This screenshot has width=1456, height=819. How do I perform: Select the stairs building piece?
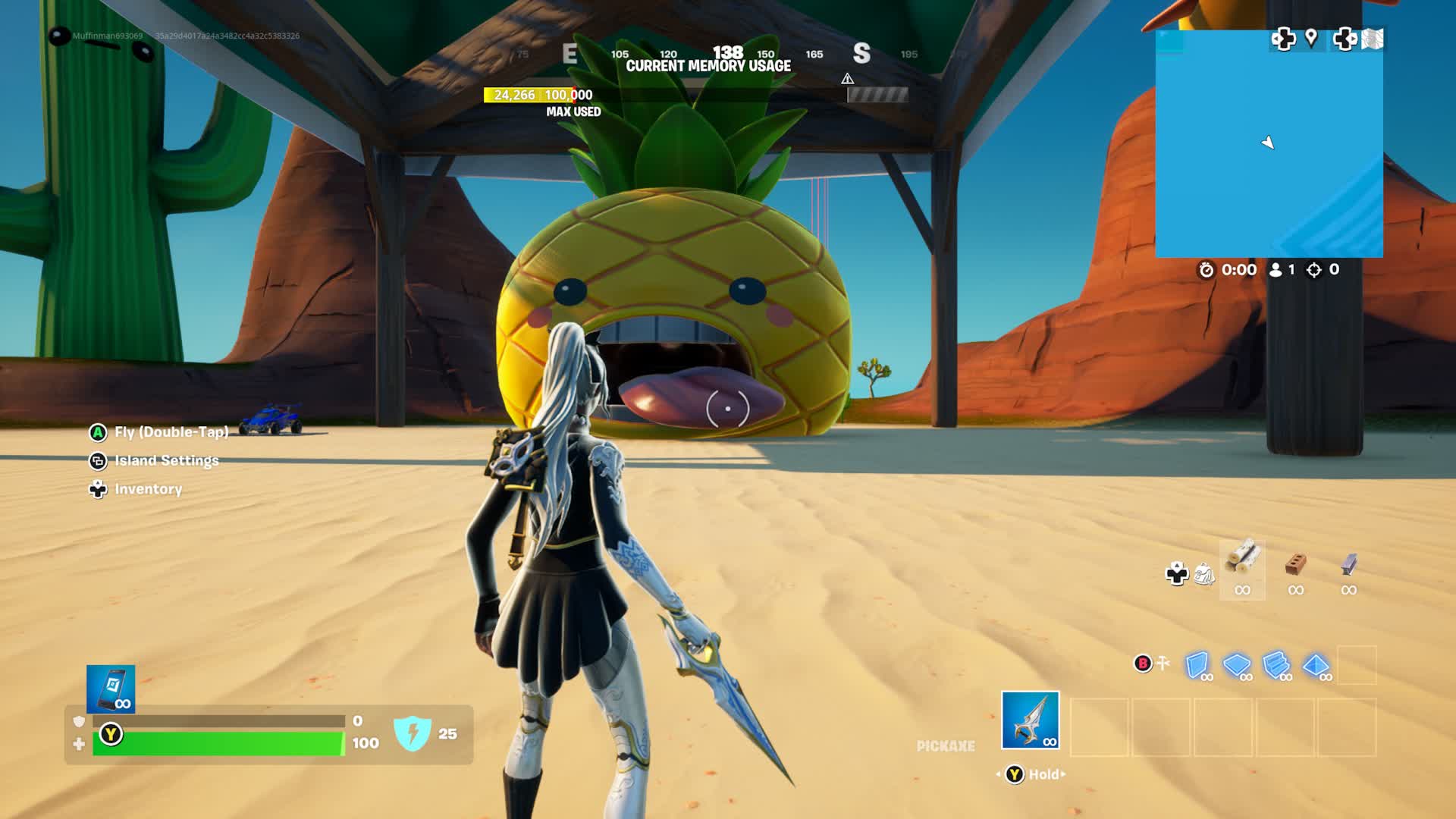click(1276, 666)
